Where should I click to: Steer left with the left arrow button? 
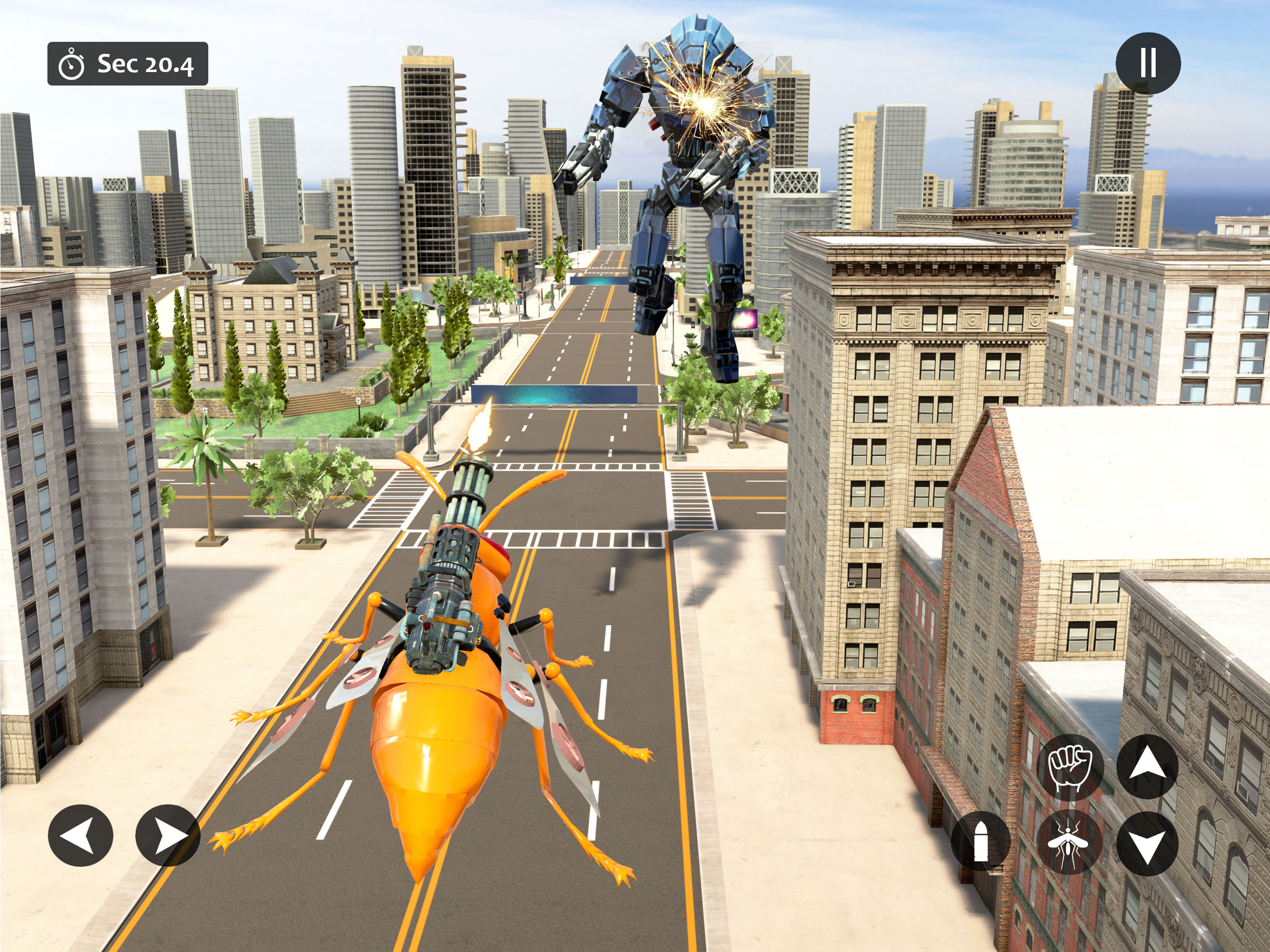tap(80, 835)
